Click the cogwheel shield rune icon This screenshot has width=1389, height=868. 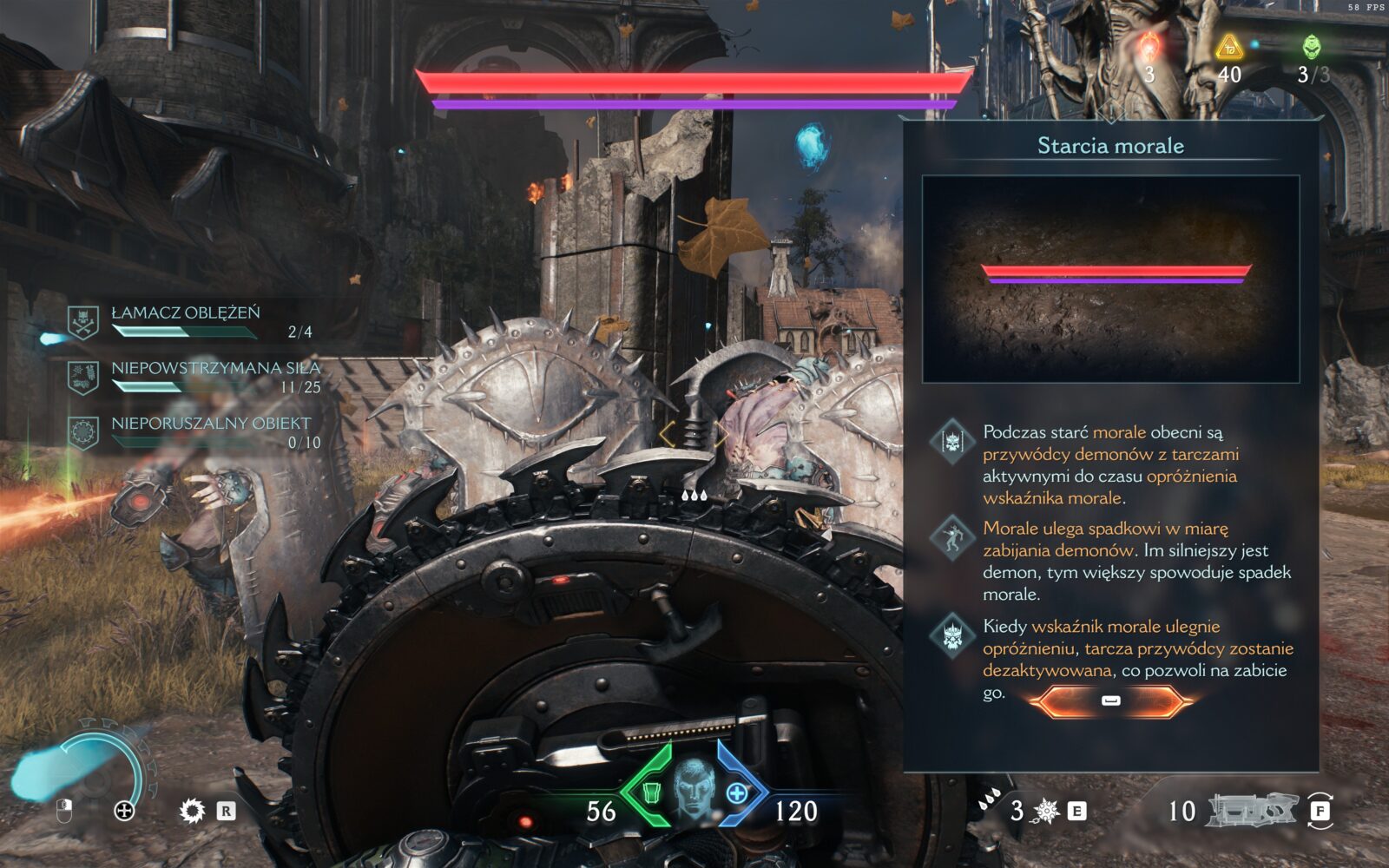[x=191, y=811]
